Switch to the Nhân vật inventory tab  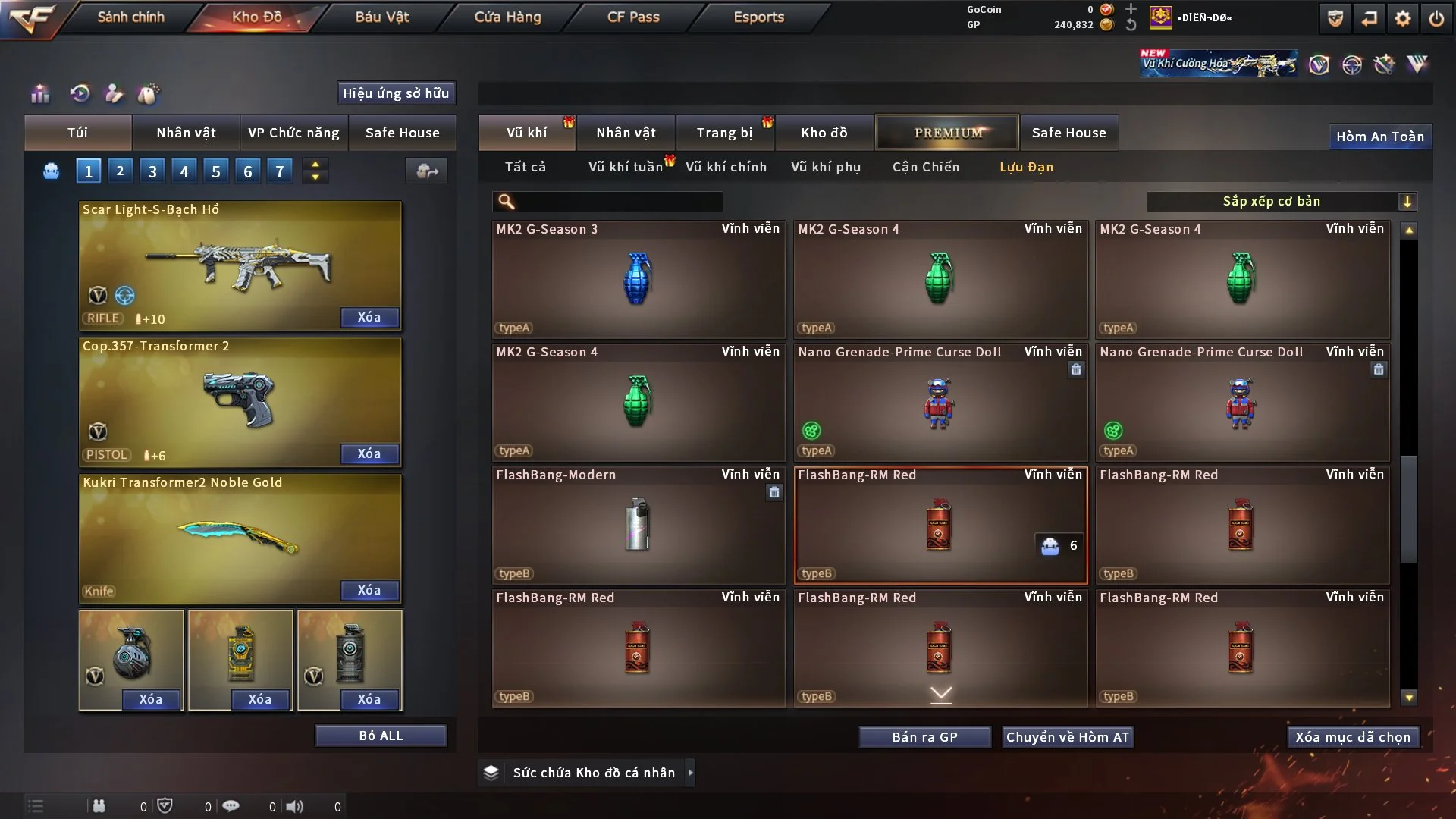coord(626,133)
